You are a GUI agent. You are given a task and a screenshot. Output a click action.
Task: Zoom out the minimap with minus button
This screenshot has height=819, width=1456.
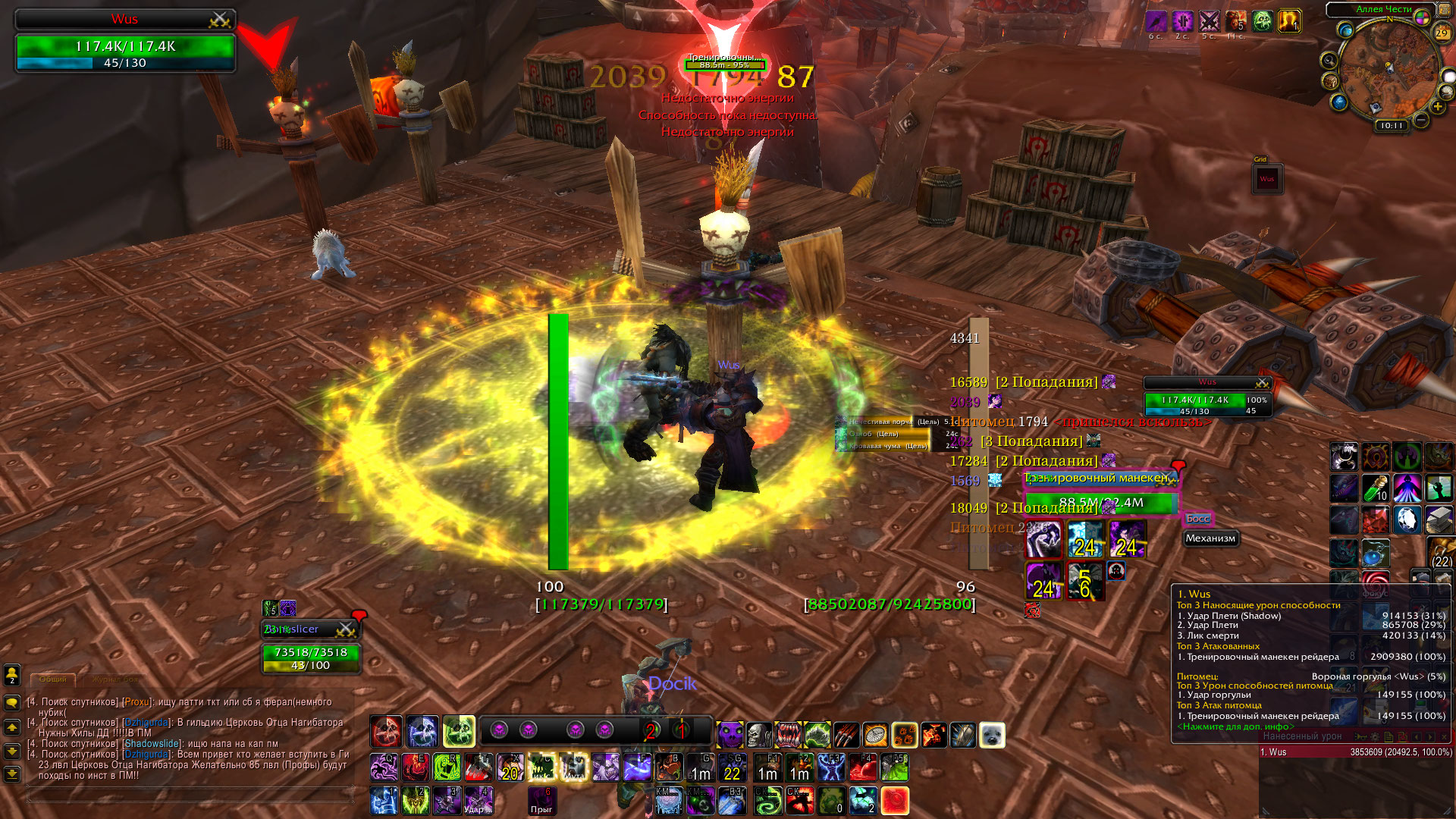pyautogui.click(x=1421, y=120)
